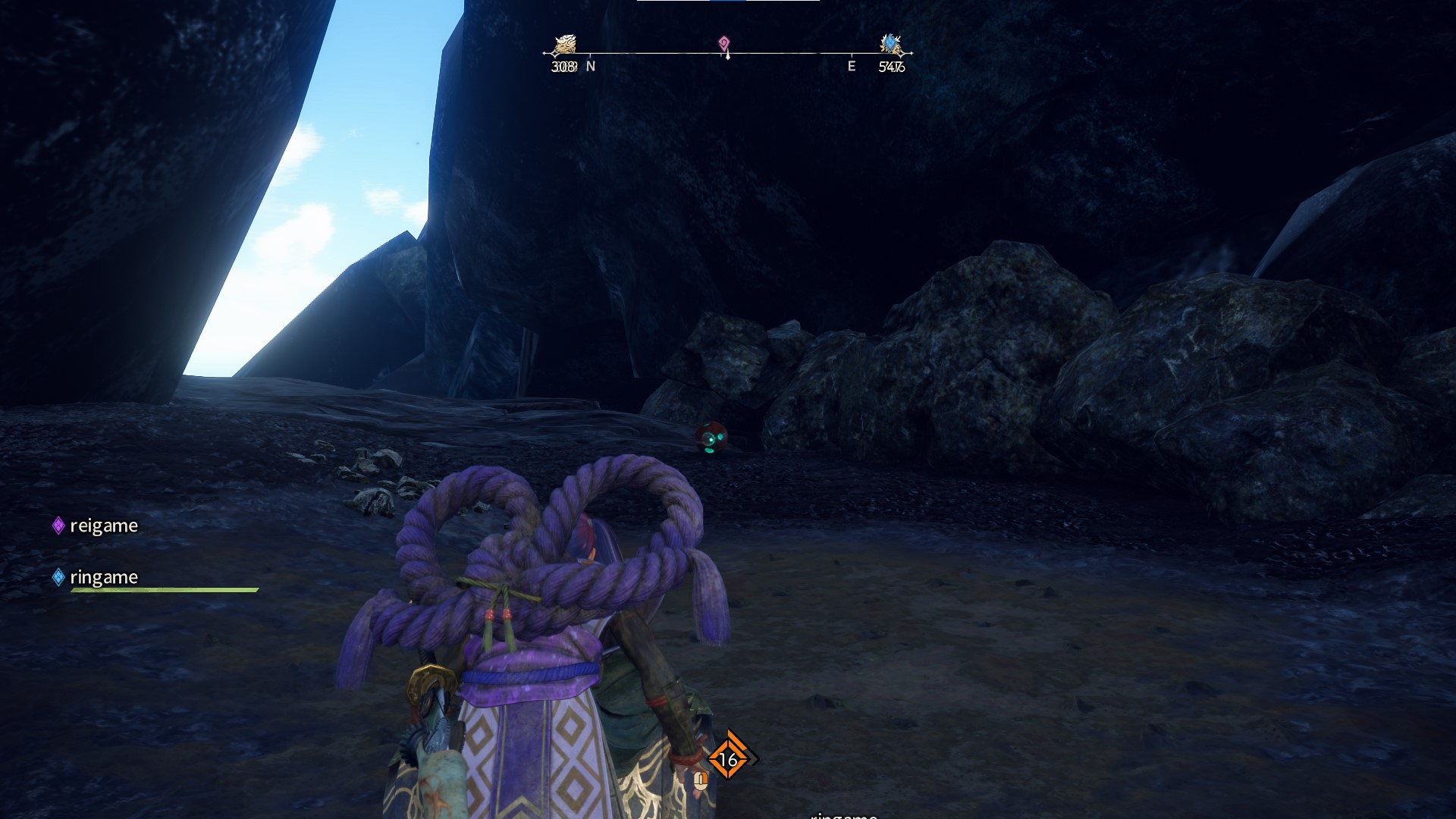The width and height of the screenshot is (1456, 819).
Task: Choose party member ringame
Action: [x=103, y=577]
